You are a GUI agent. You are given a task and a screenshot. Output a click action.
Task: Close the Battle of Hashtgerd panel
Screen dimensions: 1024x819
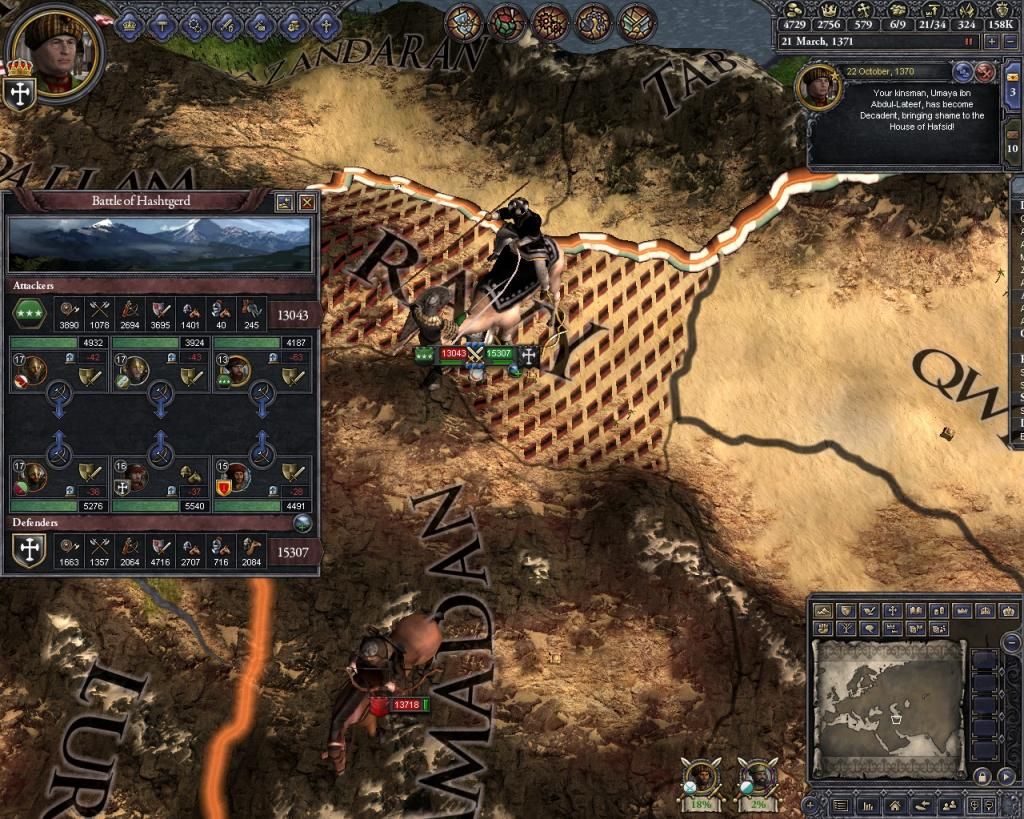(x=307, y=202)
